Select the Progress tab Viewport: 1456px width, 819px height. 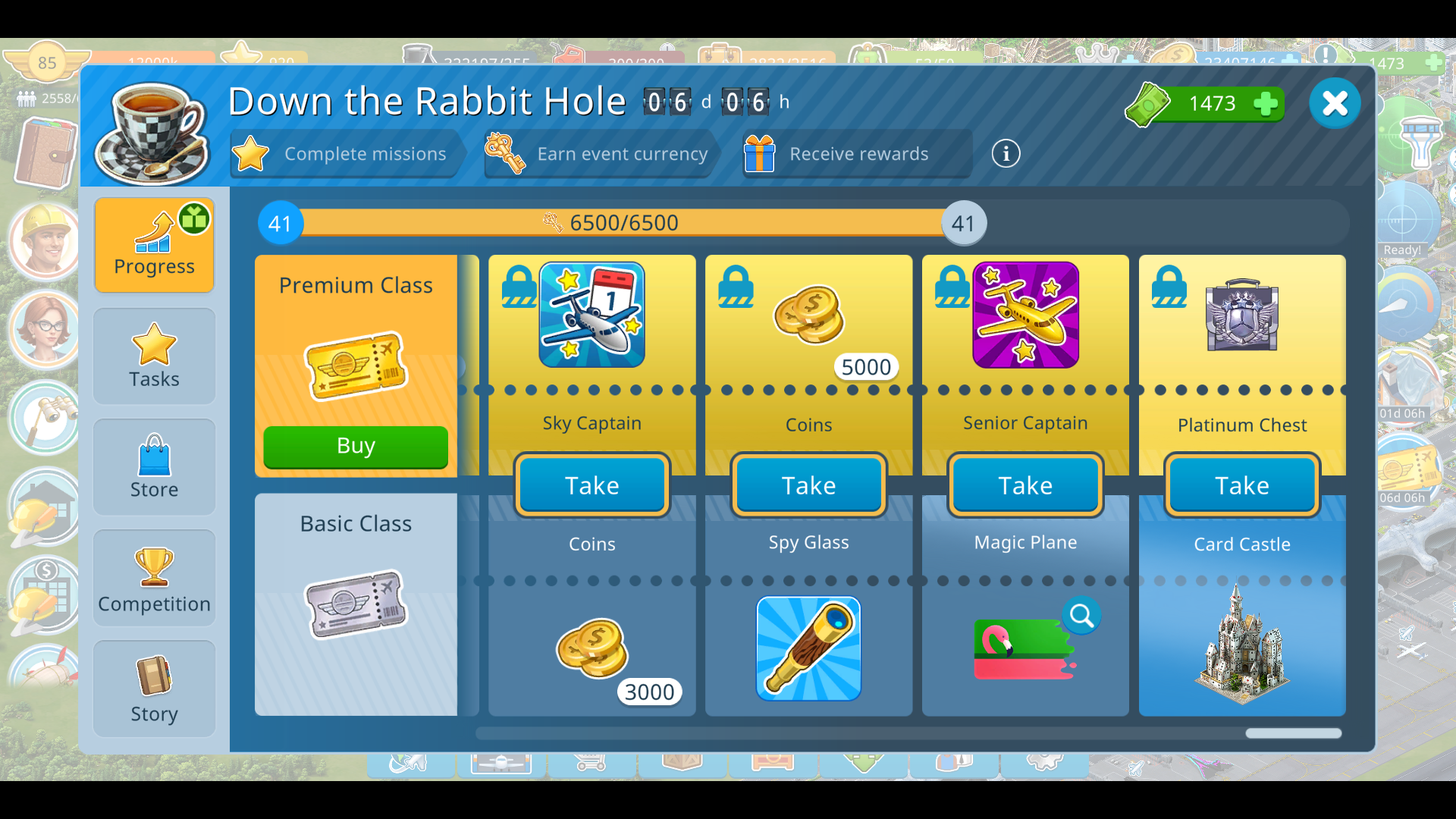click(x=154, y=245)
